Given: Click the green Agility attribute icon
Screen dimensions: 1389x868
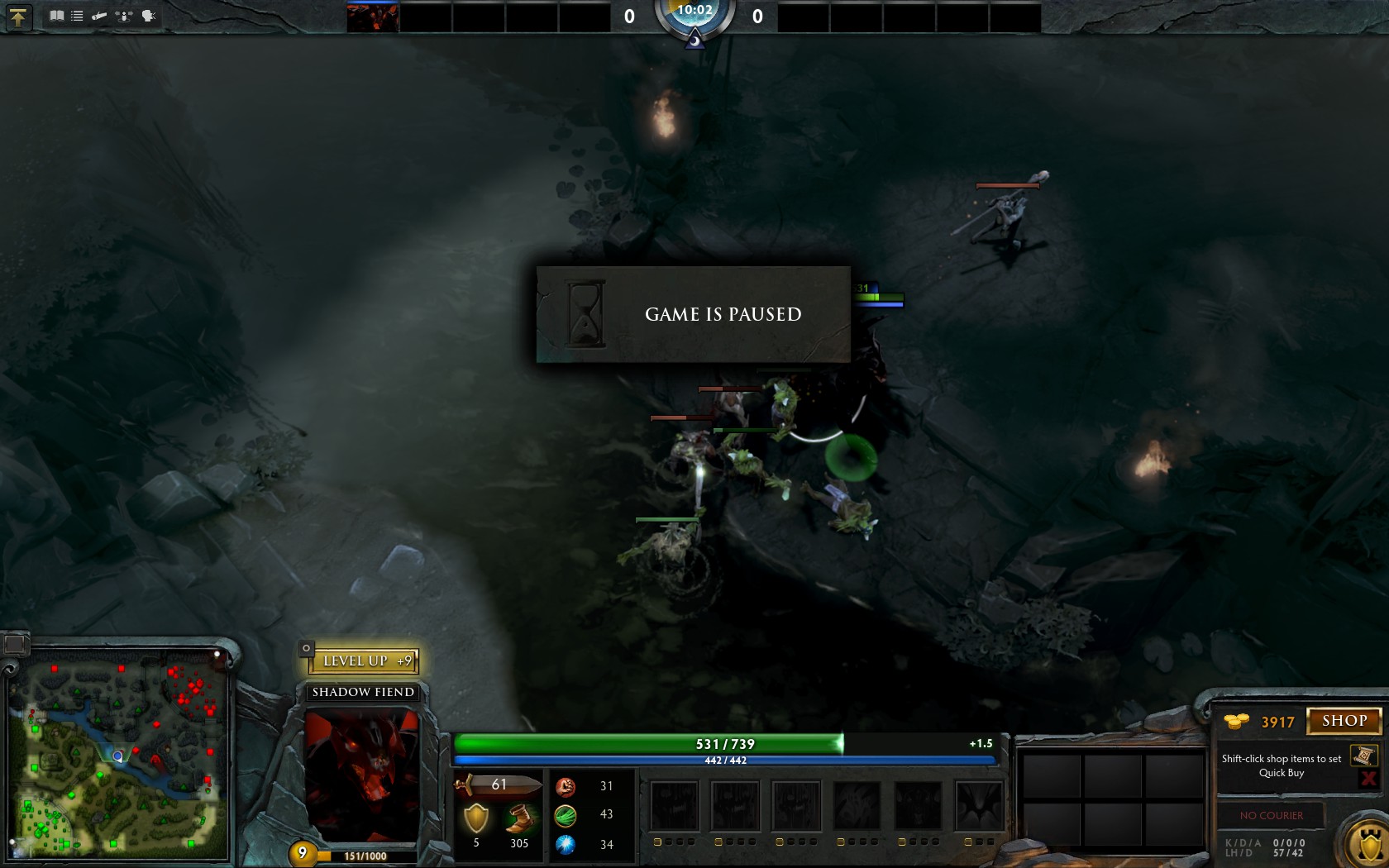Looking at the screenshot, I should tap(567, 814).
